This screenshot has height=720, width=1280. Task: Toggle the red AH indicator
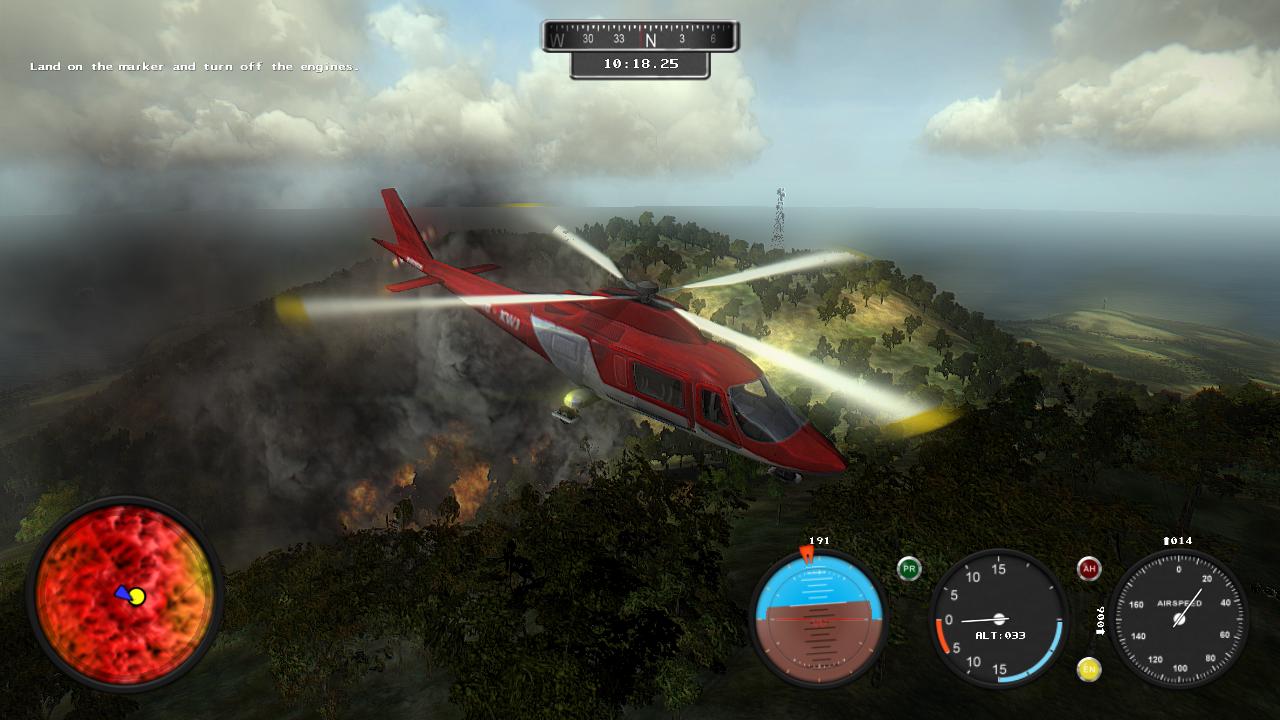pyautogui.click(x=1089, y=569)
